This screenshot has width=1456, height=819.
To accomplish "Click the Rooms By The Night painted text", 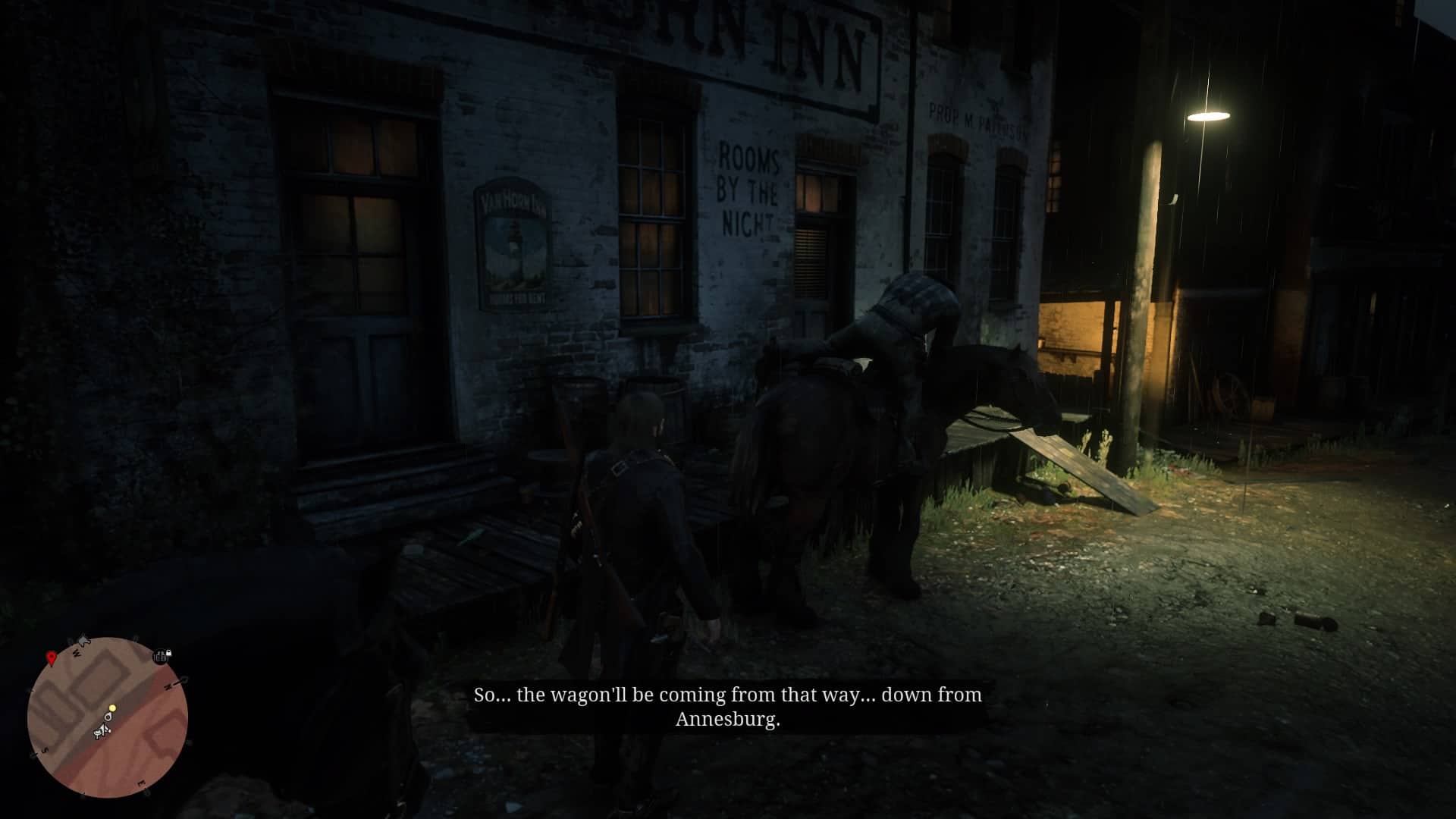I will [x=748, y=188].
